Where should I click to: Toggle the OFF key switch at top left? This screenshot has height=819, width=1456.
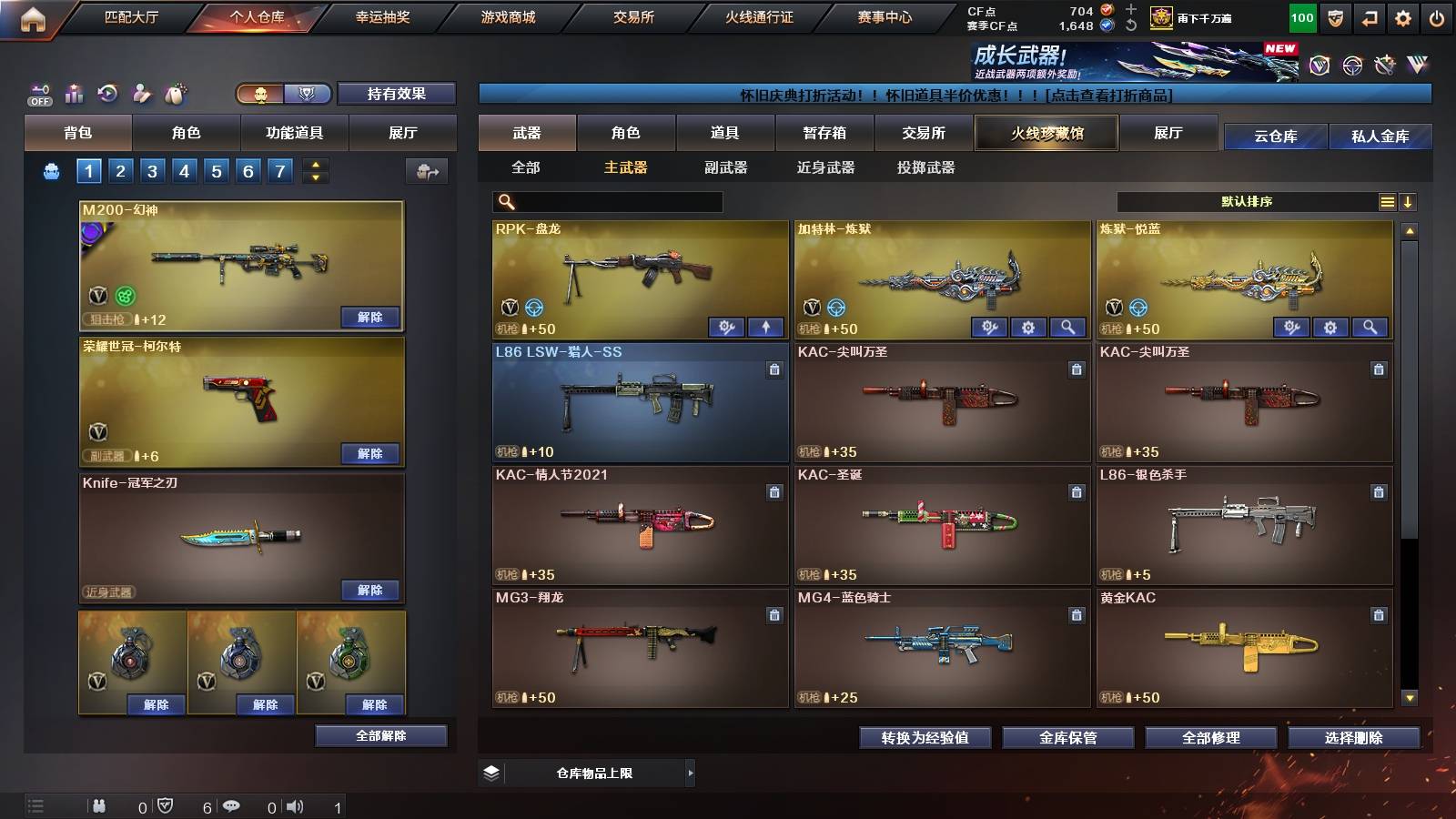(38, 94)
